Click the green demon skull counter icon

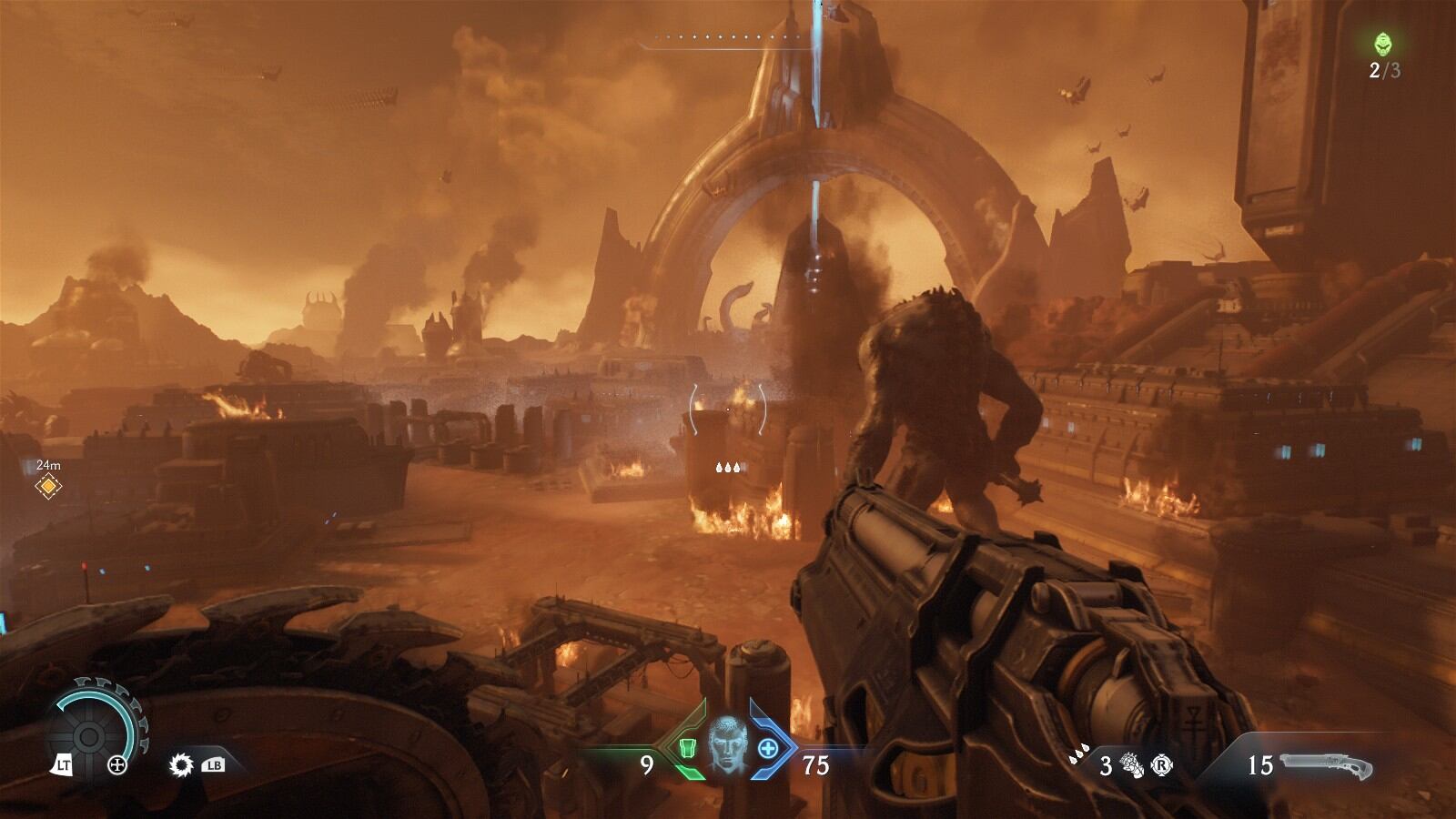1383,44
